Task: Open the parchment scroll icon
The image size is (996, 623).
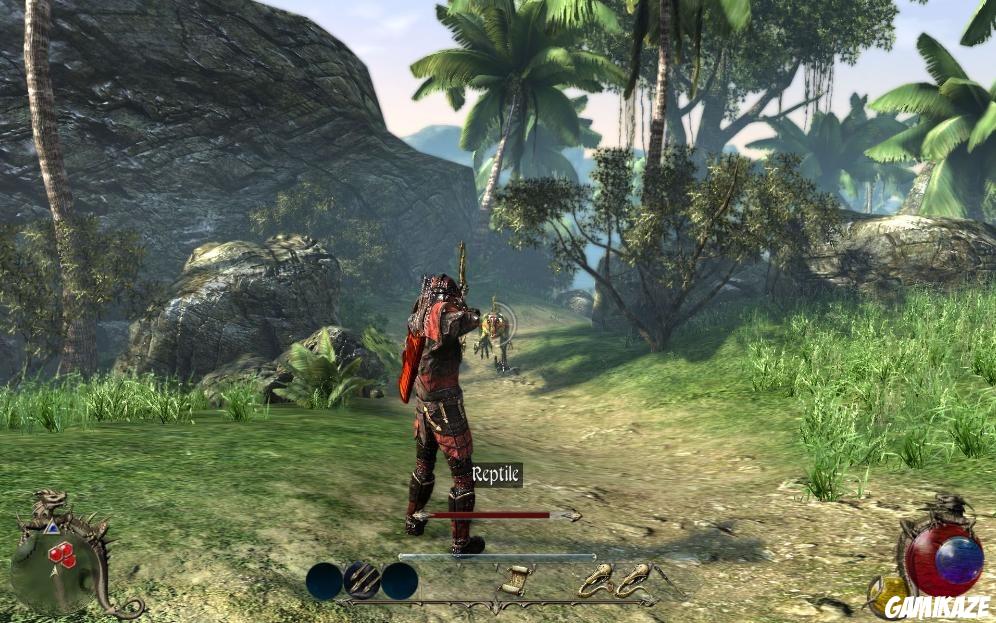Action: point(513,581)
